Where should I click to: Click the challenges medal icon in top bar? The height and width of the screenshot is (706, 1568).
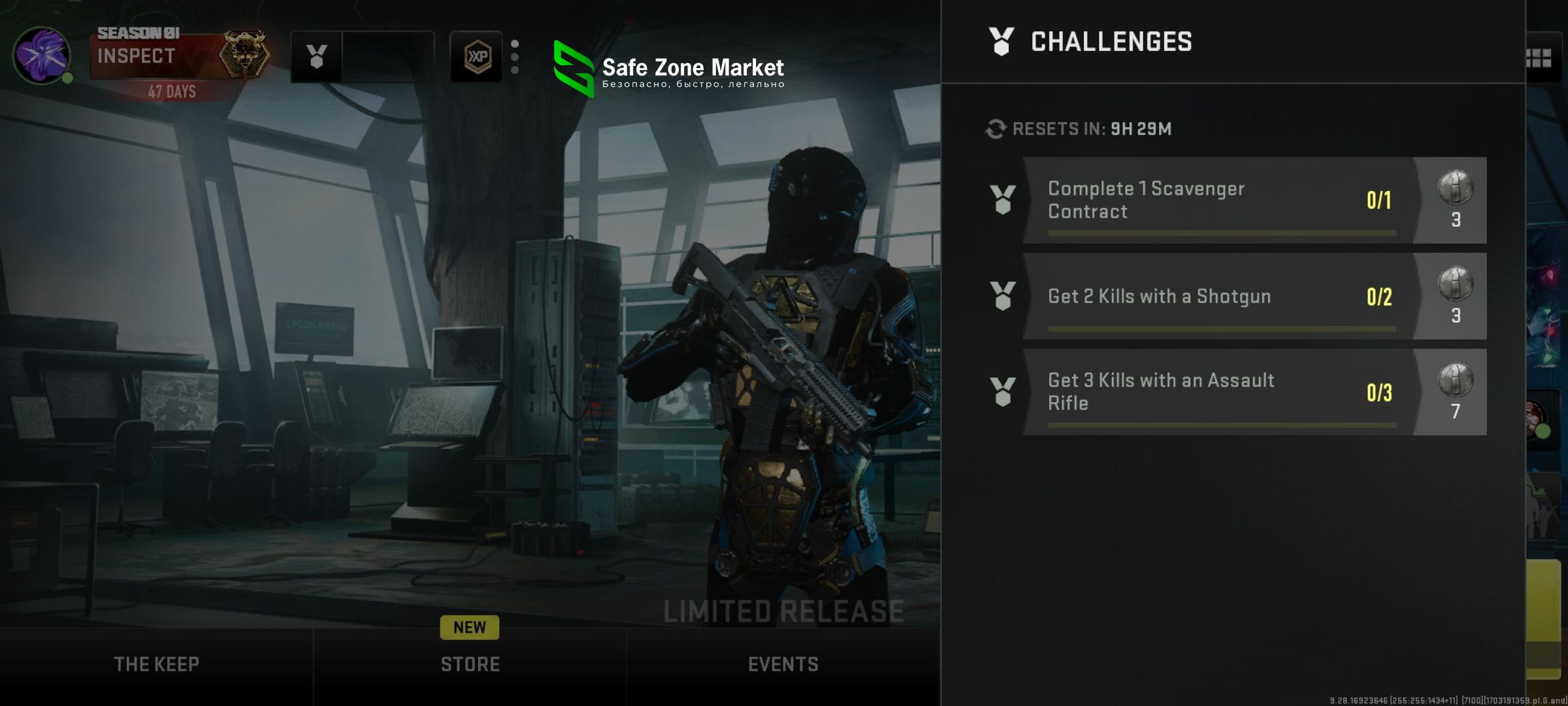click(x=317, y=57)
